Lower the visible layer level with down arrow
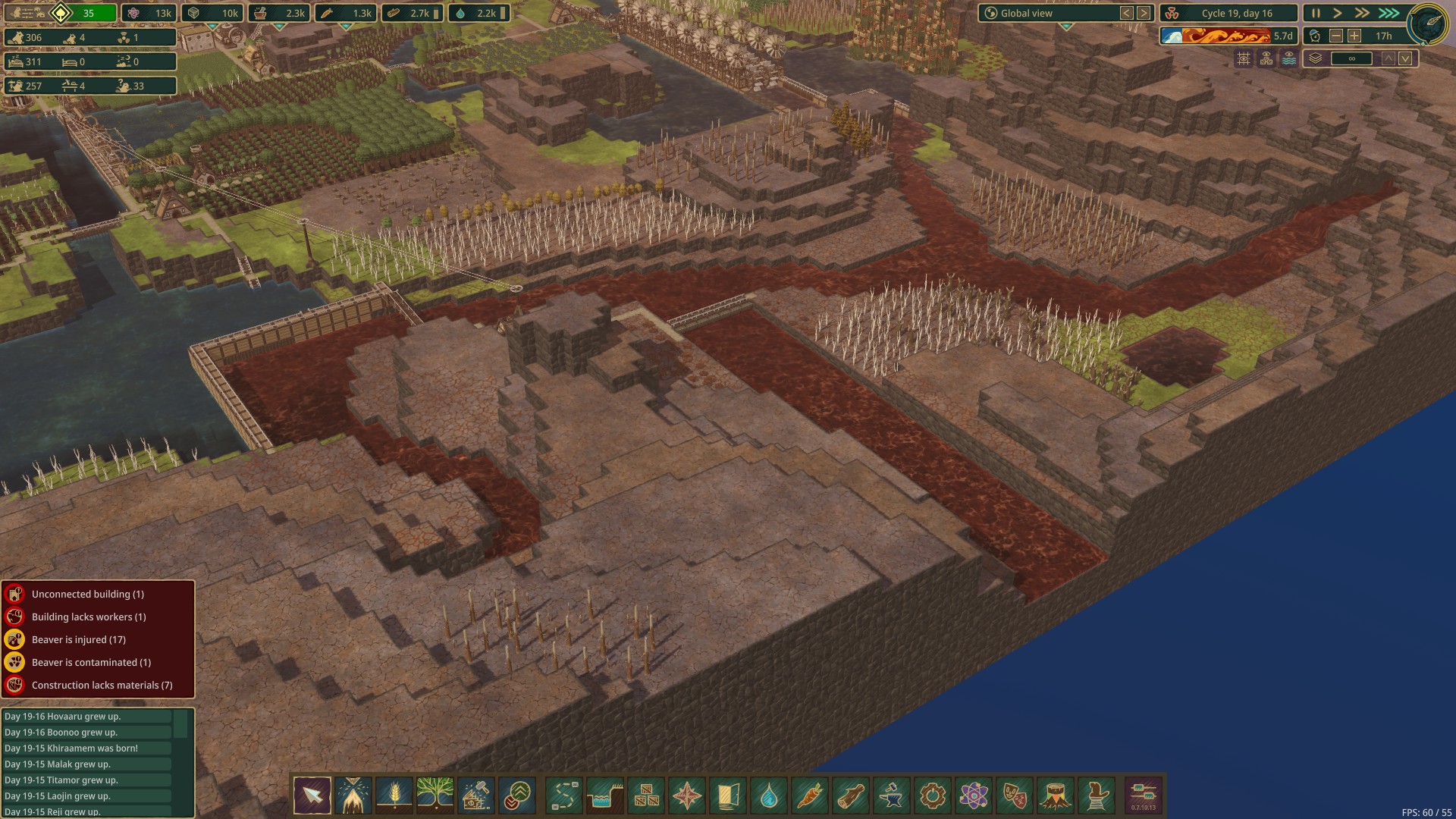 (1405, 58)
